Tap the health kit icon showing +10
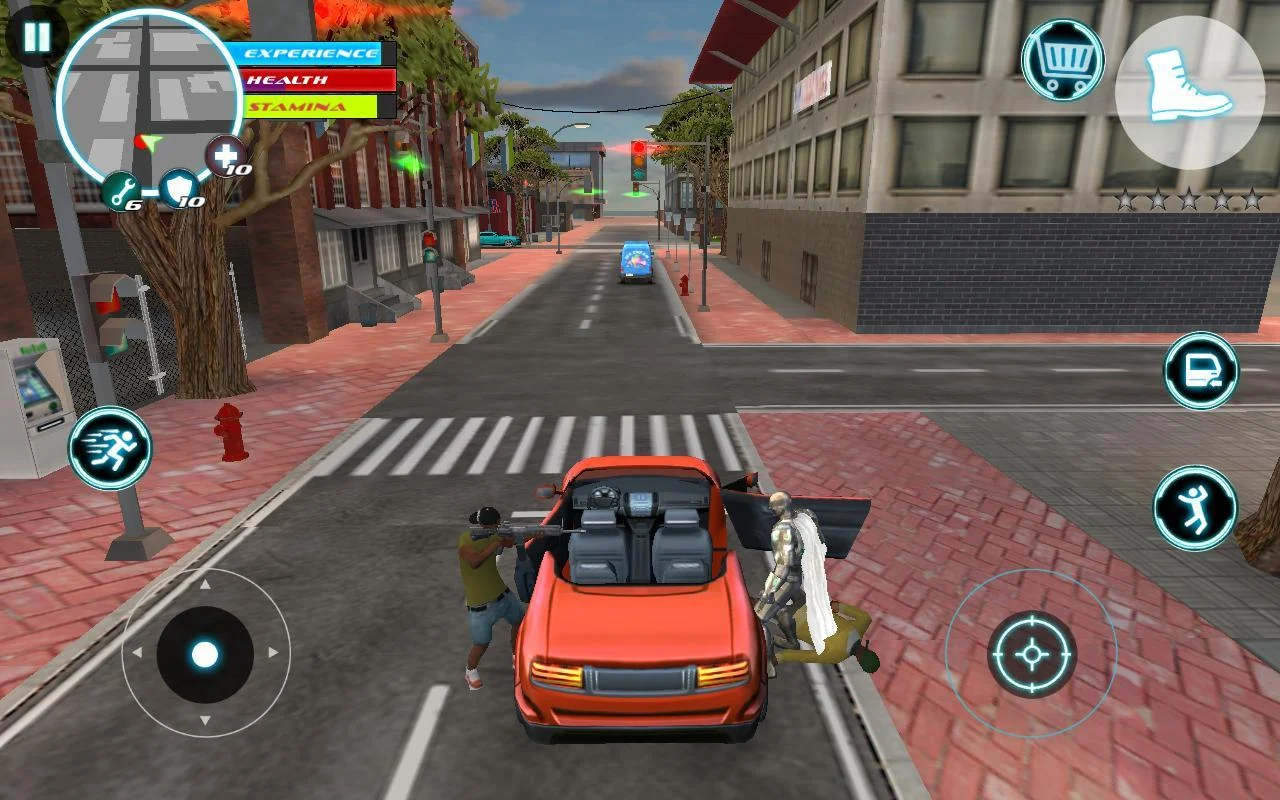This screenshot has height=800, width=1280. click(x=228, y=158)
